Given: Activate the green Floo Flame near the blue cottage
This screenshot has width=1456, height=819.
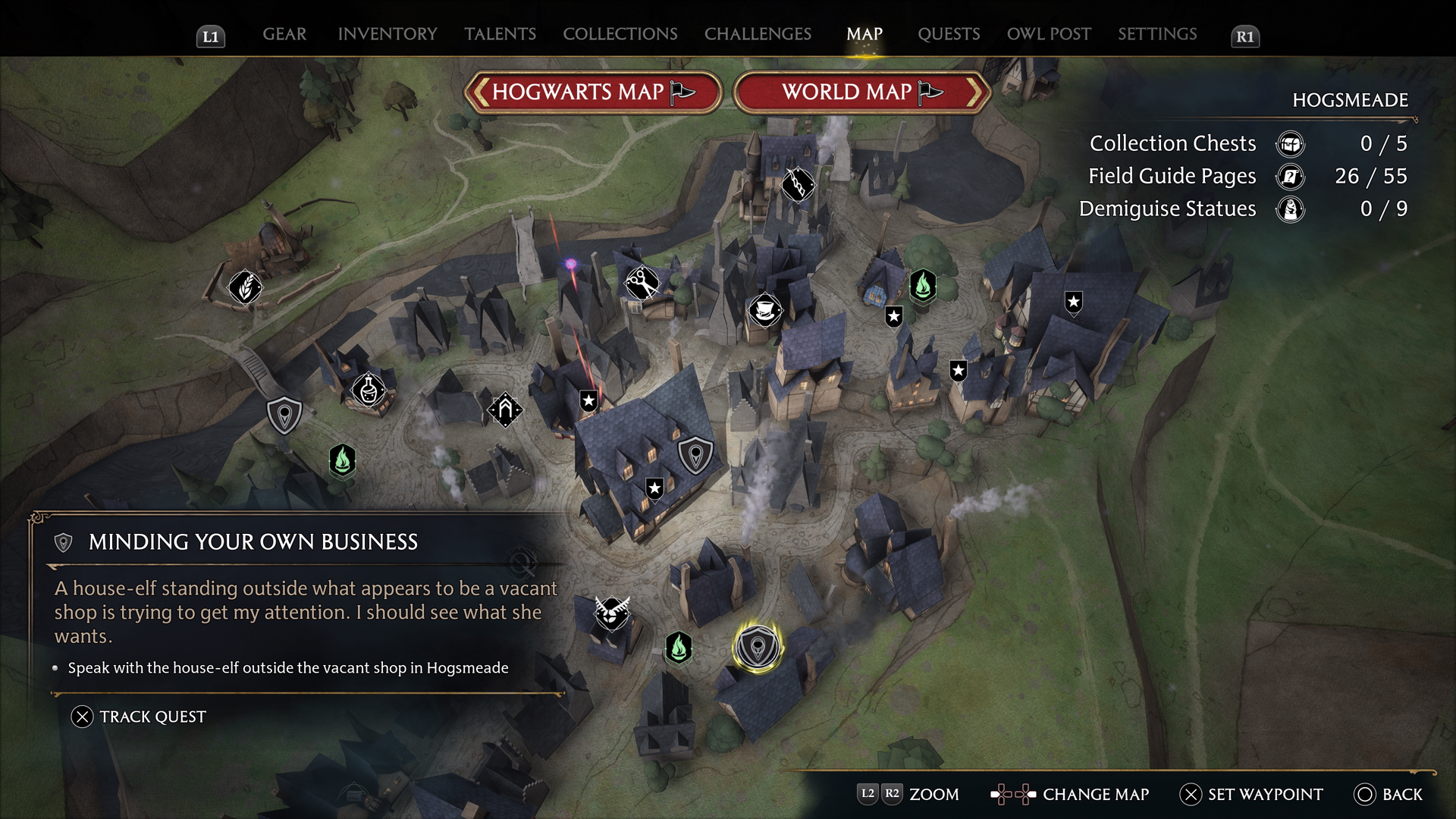Looking at the screenshot, I should coord(921,287).
